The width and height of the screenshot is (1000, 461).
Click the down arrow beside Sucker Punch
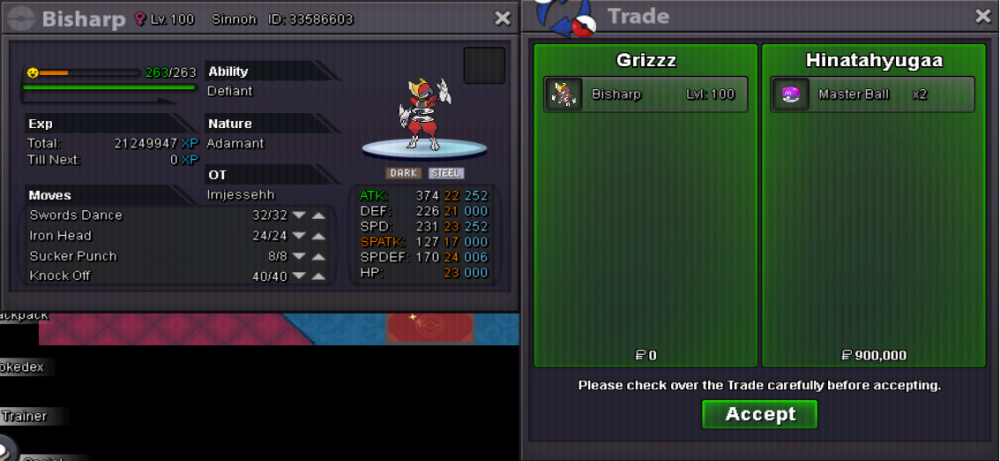point(298,256)
